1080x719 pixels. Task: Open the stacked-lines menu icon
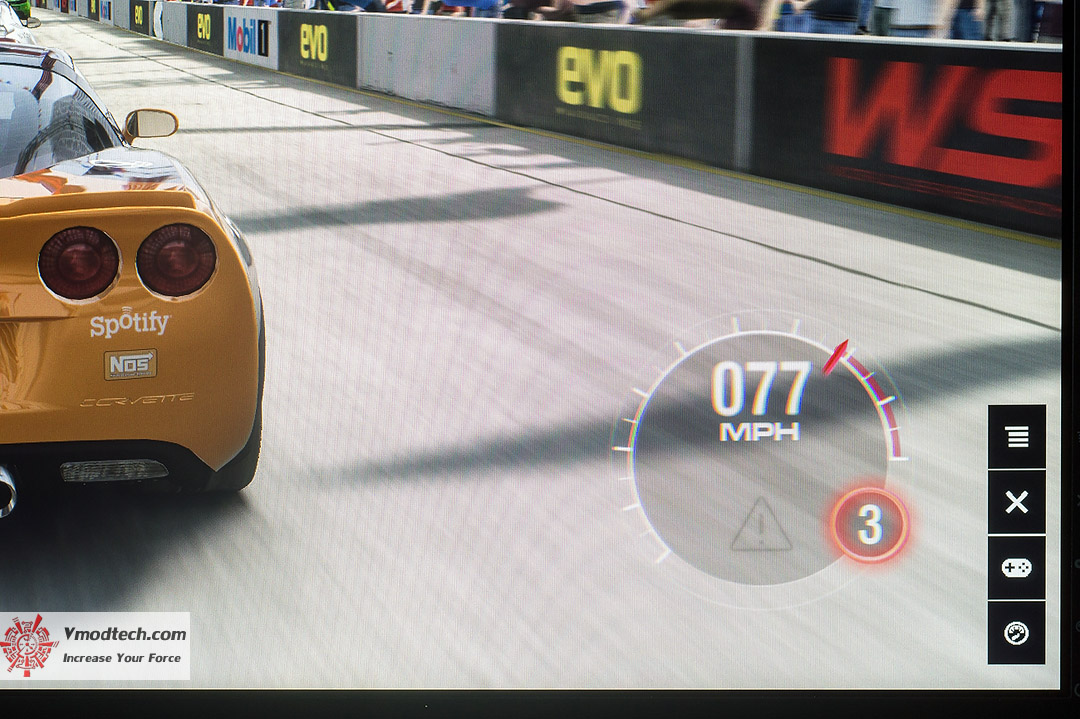point(1017,437)
